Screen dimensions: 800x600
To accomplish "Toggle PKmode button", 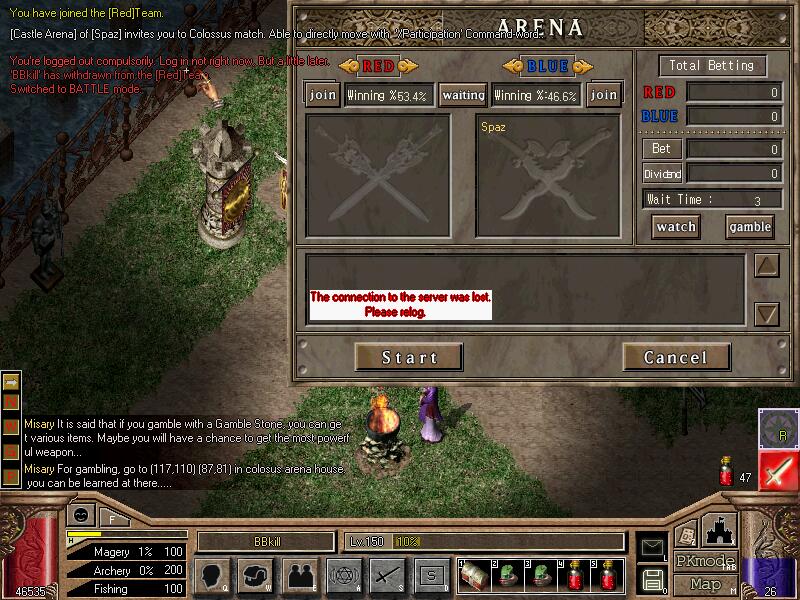I will coord(705,561).
